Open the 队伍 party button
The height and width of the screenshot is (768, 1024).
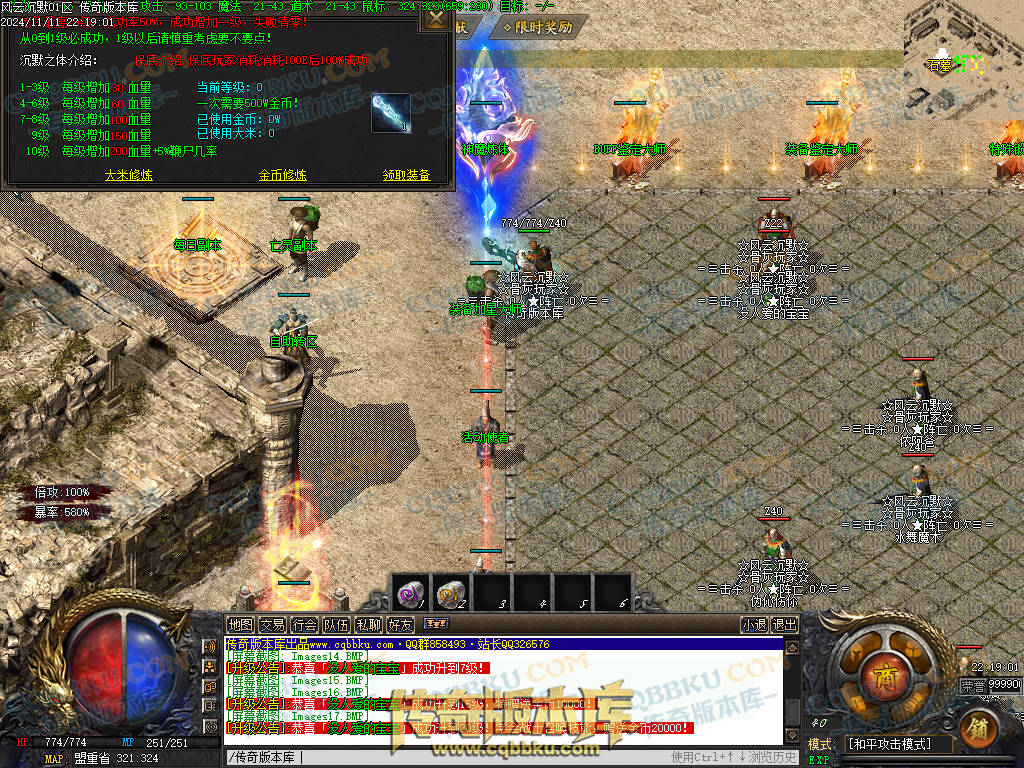[336, 625]
